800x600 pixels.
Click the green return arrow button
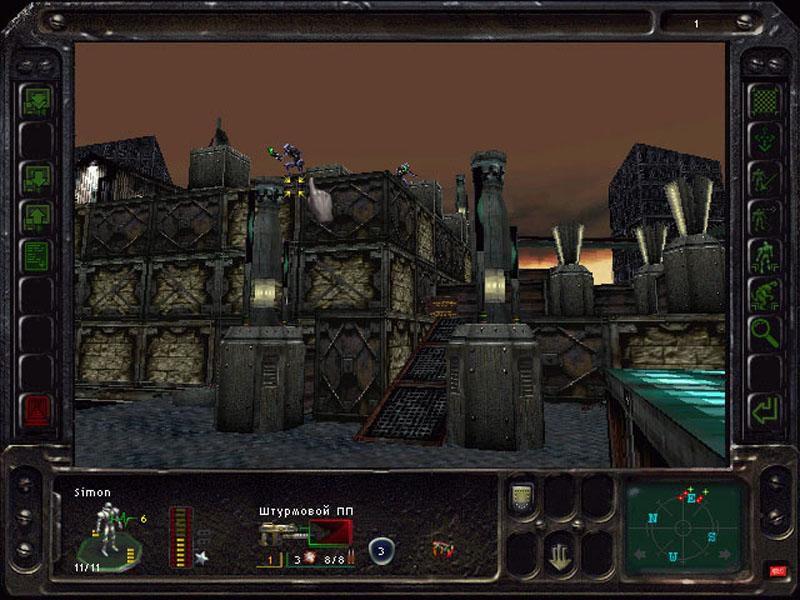click(765, 410)
